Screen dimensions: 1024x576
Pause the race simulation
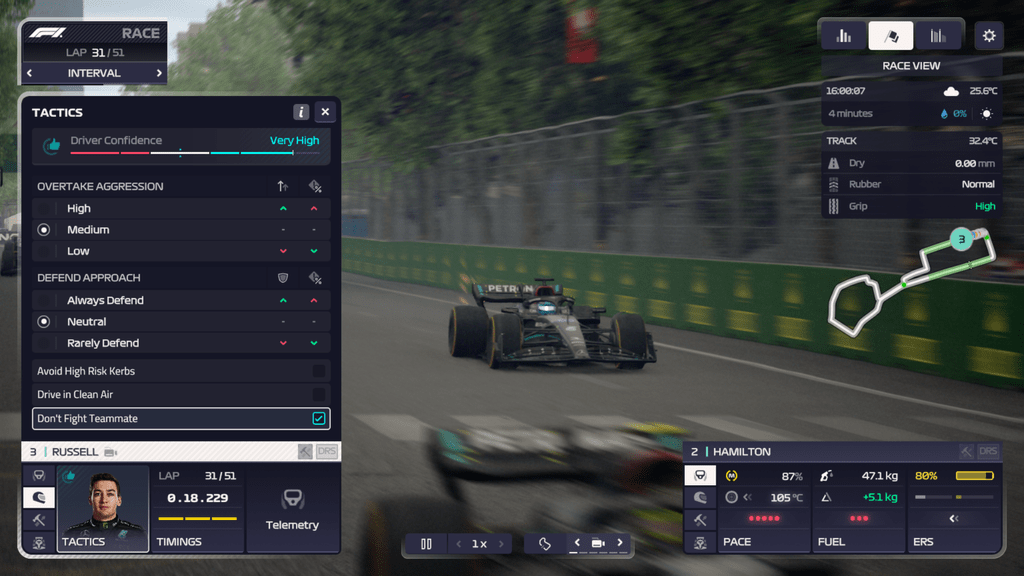pos(427,544)
